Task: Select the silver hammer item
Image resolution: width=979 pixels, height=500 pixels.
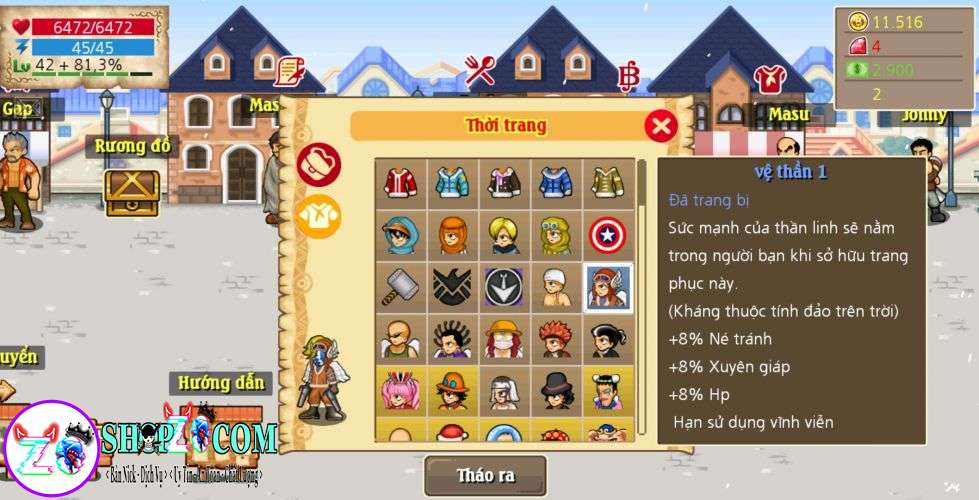Action: [400, 287]
